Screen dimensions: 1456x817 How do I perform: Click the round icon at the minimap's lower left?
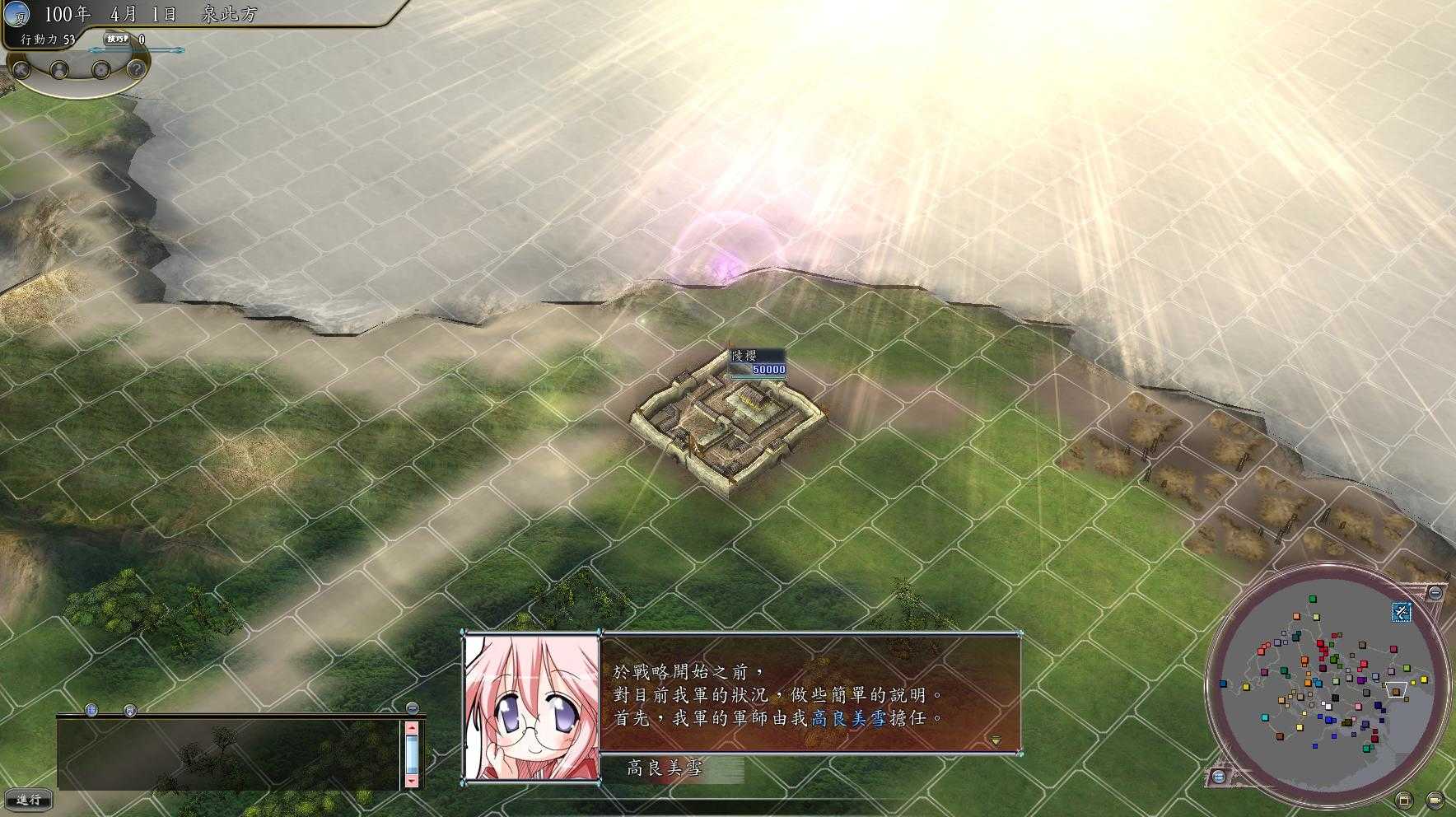(x=1219, y=777)
